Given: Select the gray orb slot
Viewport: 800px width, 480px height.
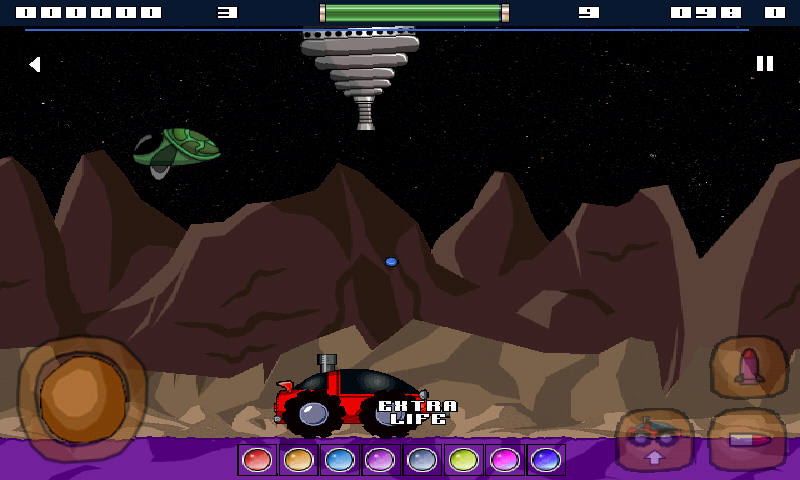Looking at the screenshot, I should (422, 460).
